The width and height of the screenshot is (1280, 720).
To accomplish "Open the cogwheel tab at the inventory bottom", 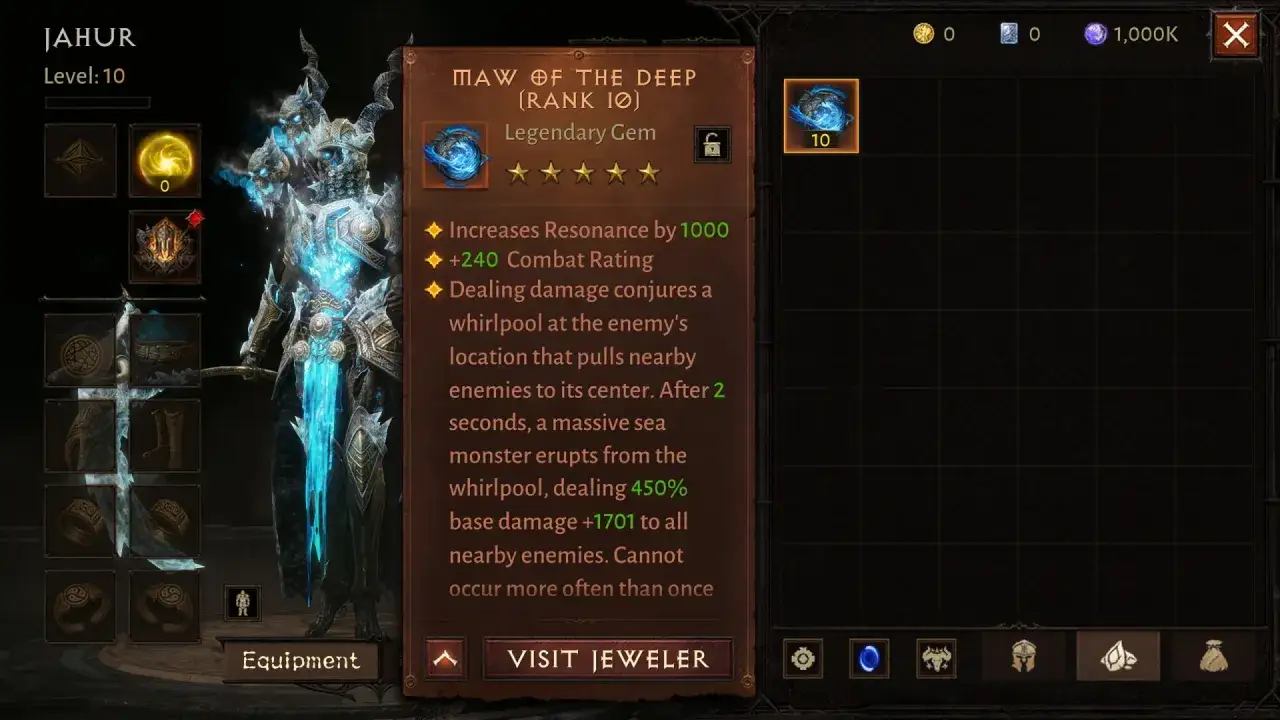I will point(801,658).
